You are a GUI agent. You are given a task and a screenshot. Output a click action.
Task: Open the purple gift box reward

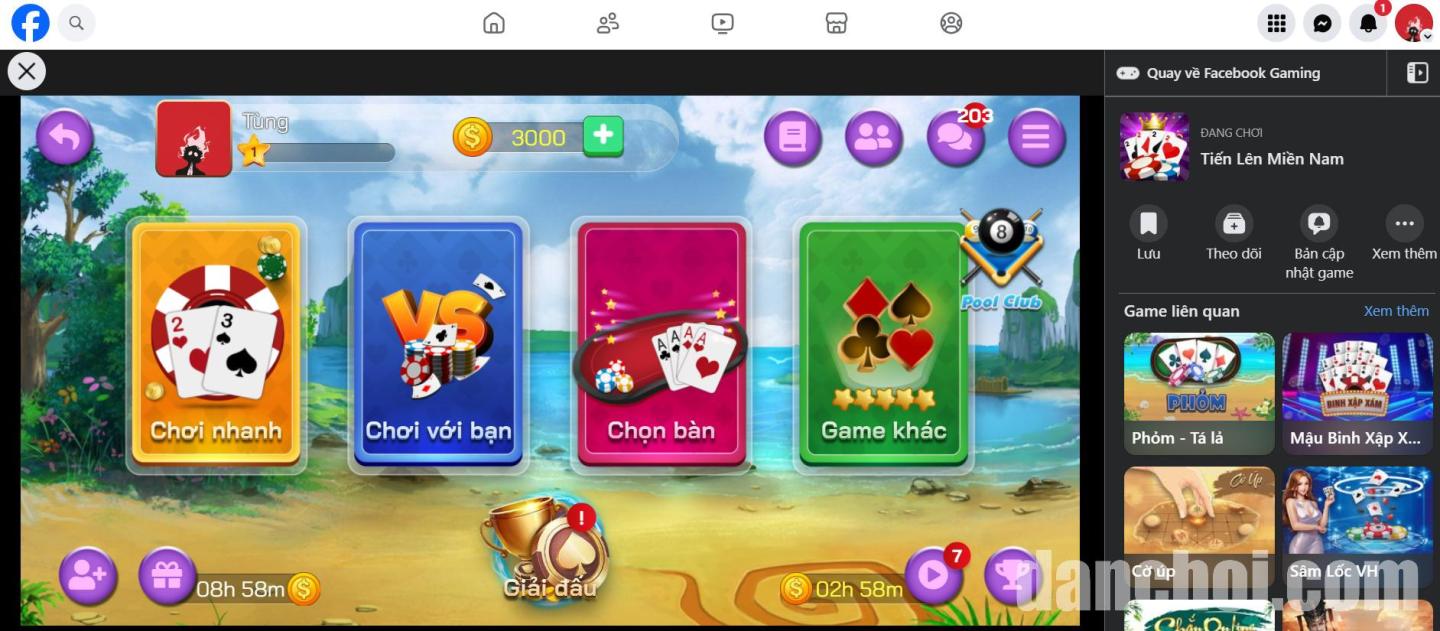pyautogui.click(x=166, y=576)
